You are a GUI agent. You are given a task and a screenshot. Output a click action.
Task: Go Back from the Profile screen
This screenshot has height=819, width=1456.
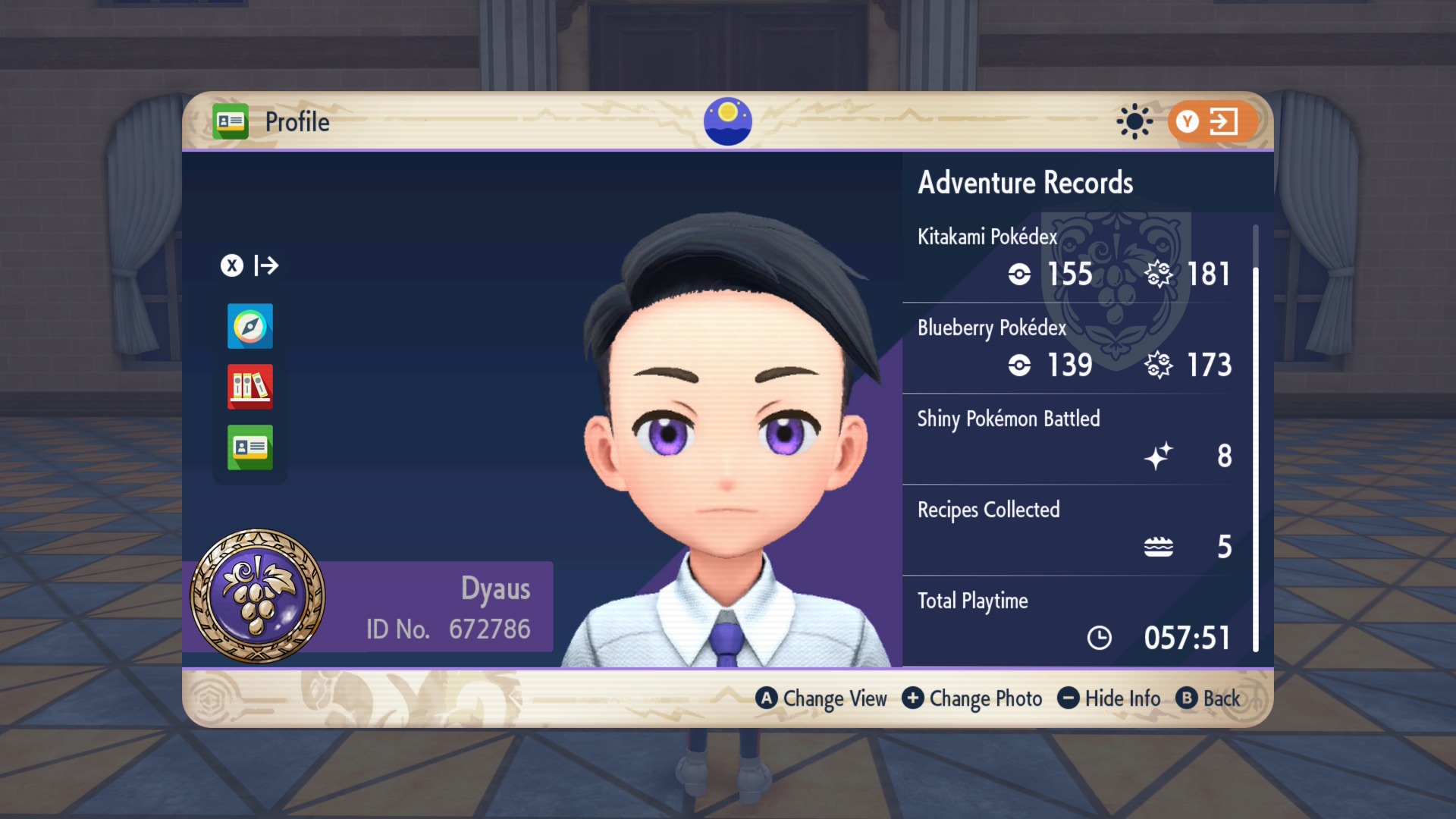coord(1209,698)
